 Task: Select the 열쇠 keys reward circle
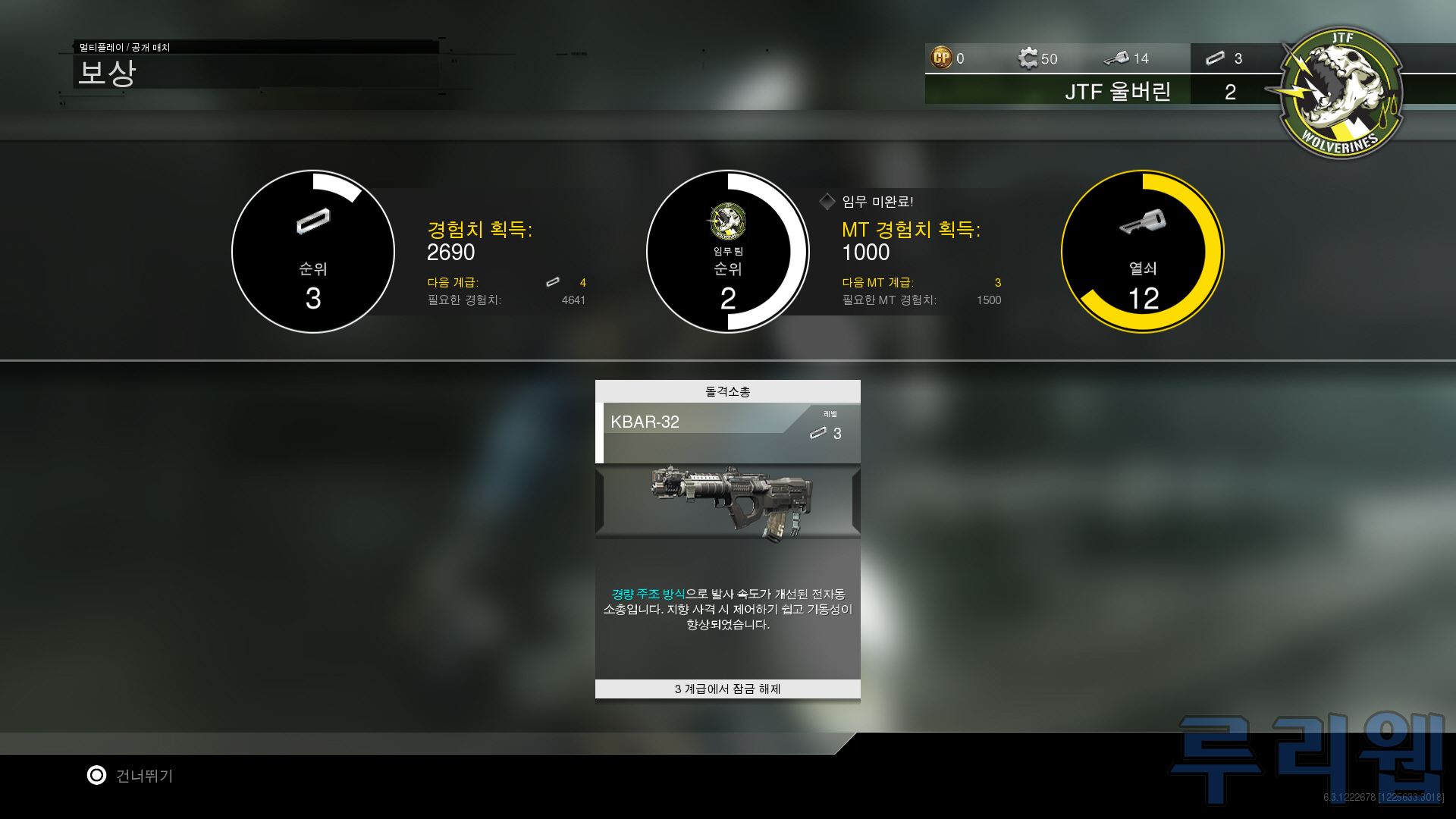tap(1142, 252)
